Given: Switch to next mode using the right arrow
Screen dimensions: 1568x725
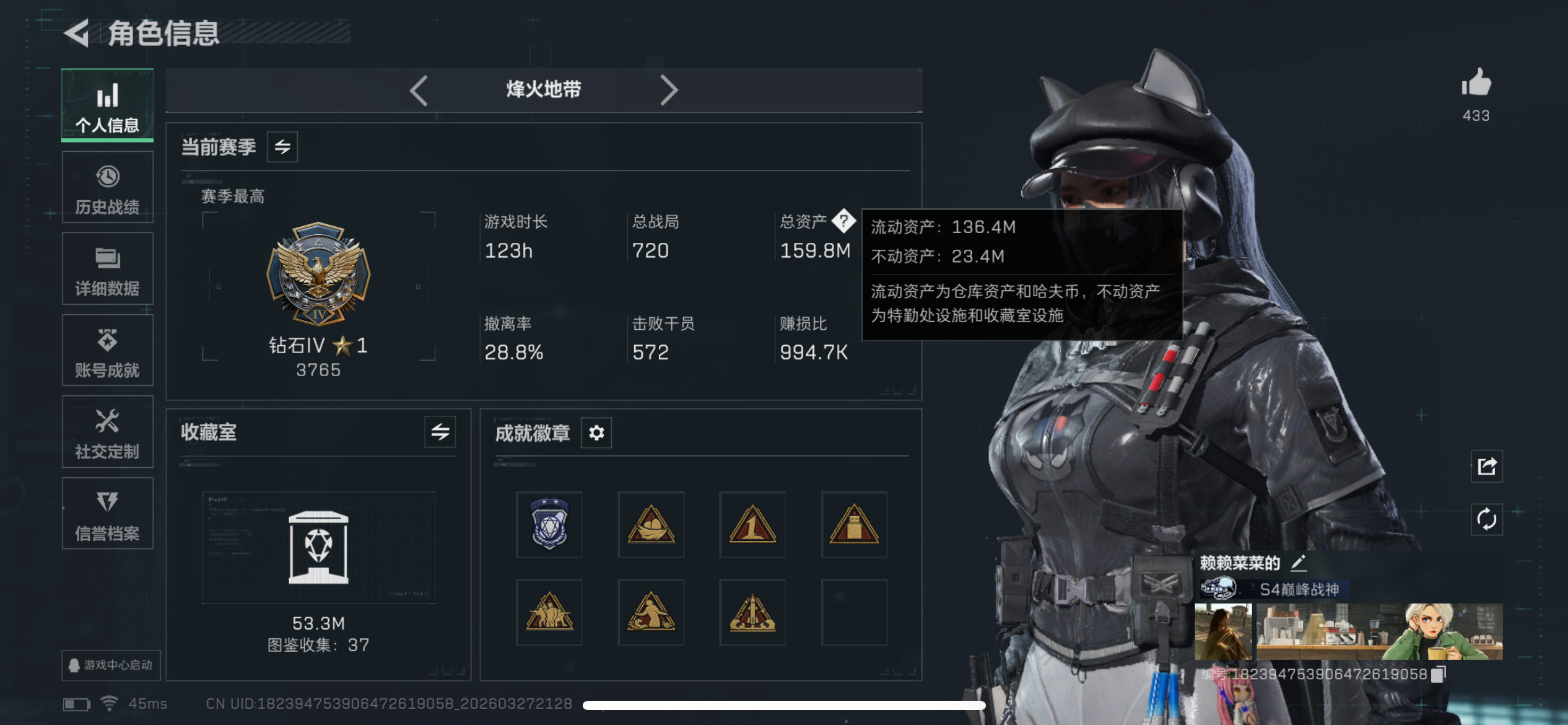Looking at the screenshot, I should (669, 90).
